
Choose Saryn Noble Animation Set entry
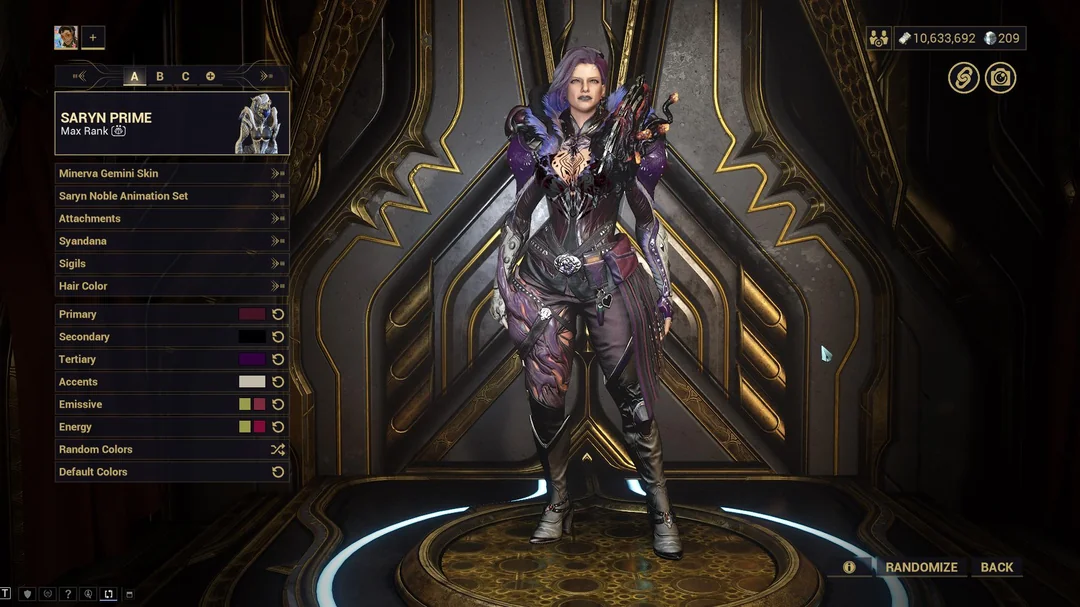point(170,196)
